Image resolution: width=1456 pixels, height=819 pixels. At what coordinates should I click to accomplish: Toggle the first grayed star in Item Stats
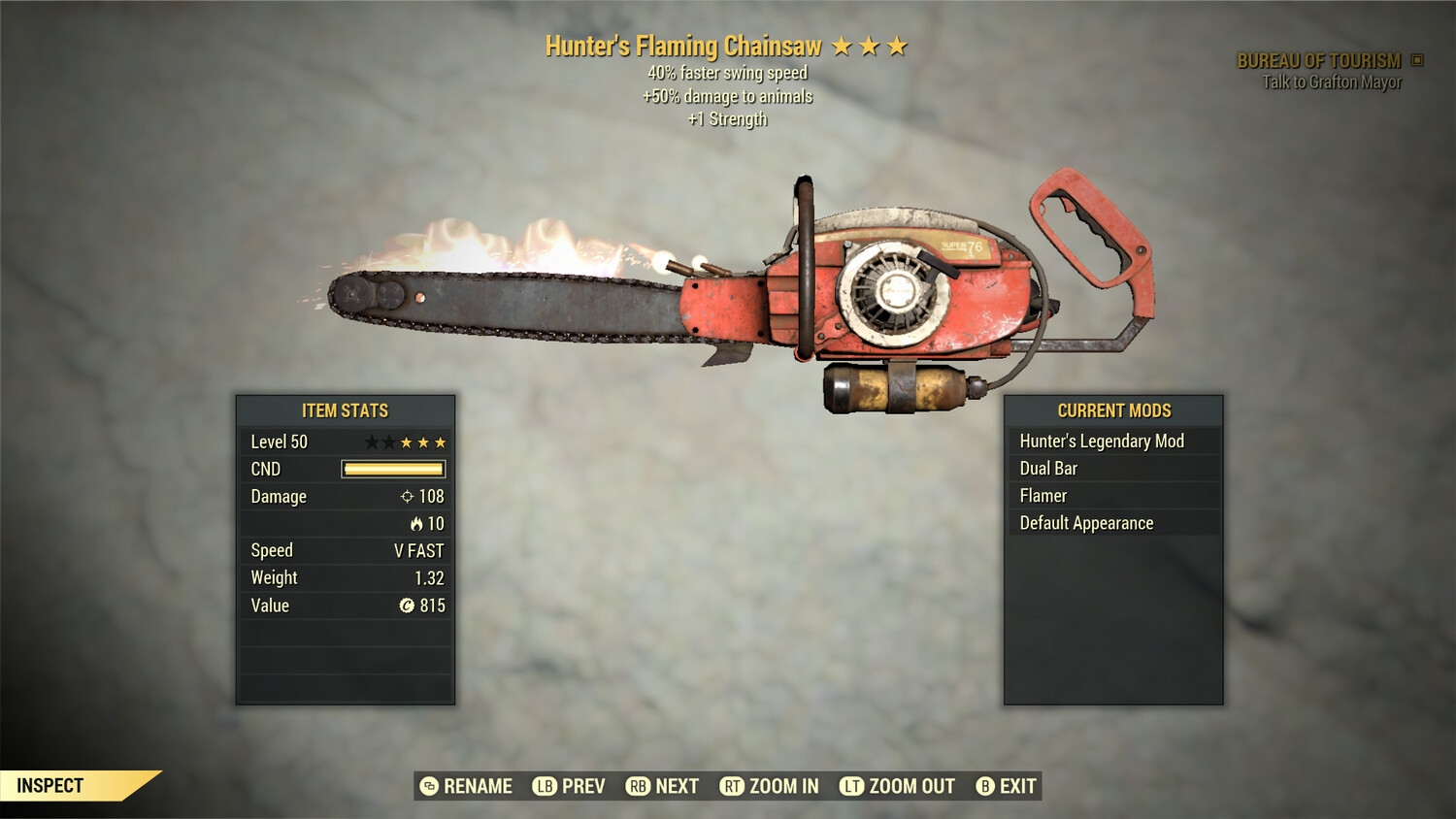[x=374, y=442]
